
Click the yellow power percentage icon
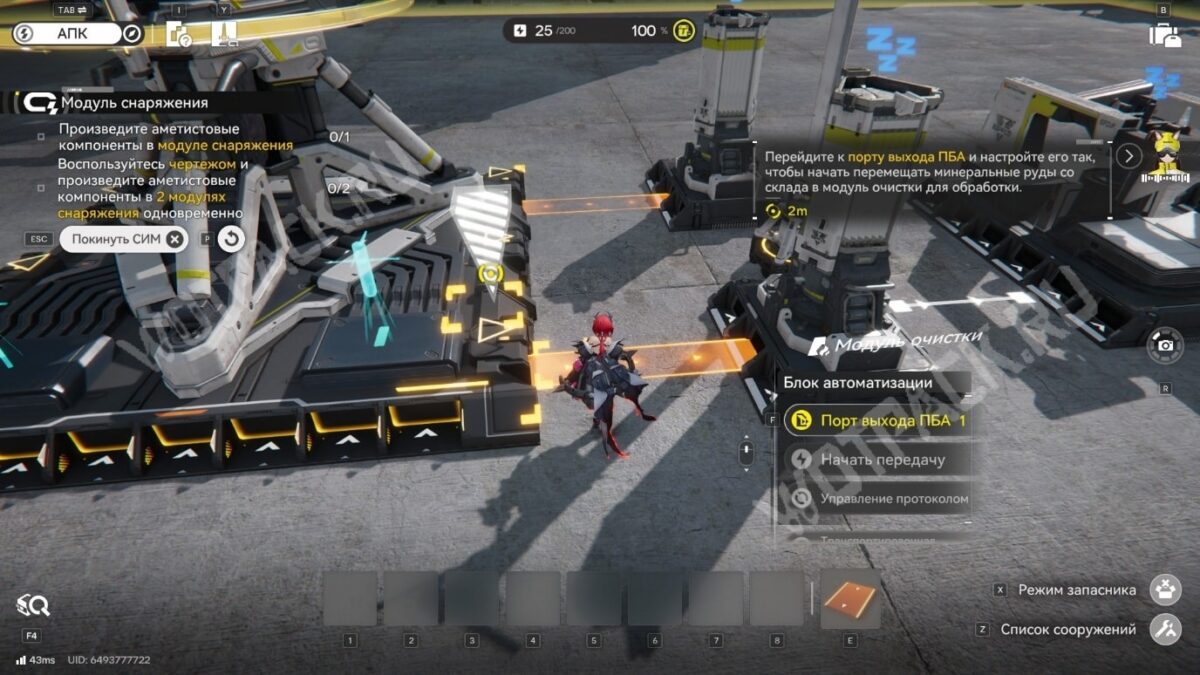(684, 31)
